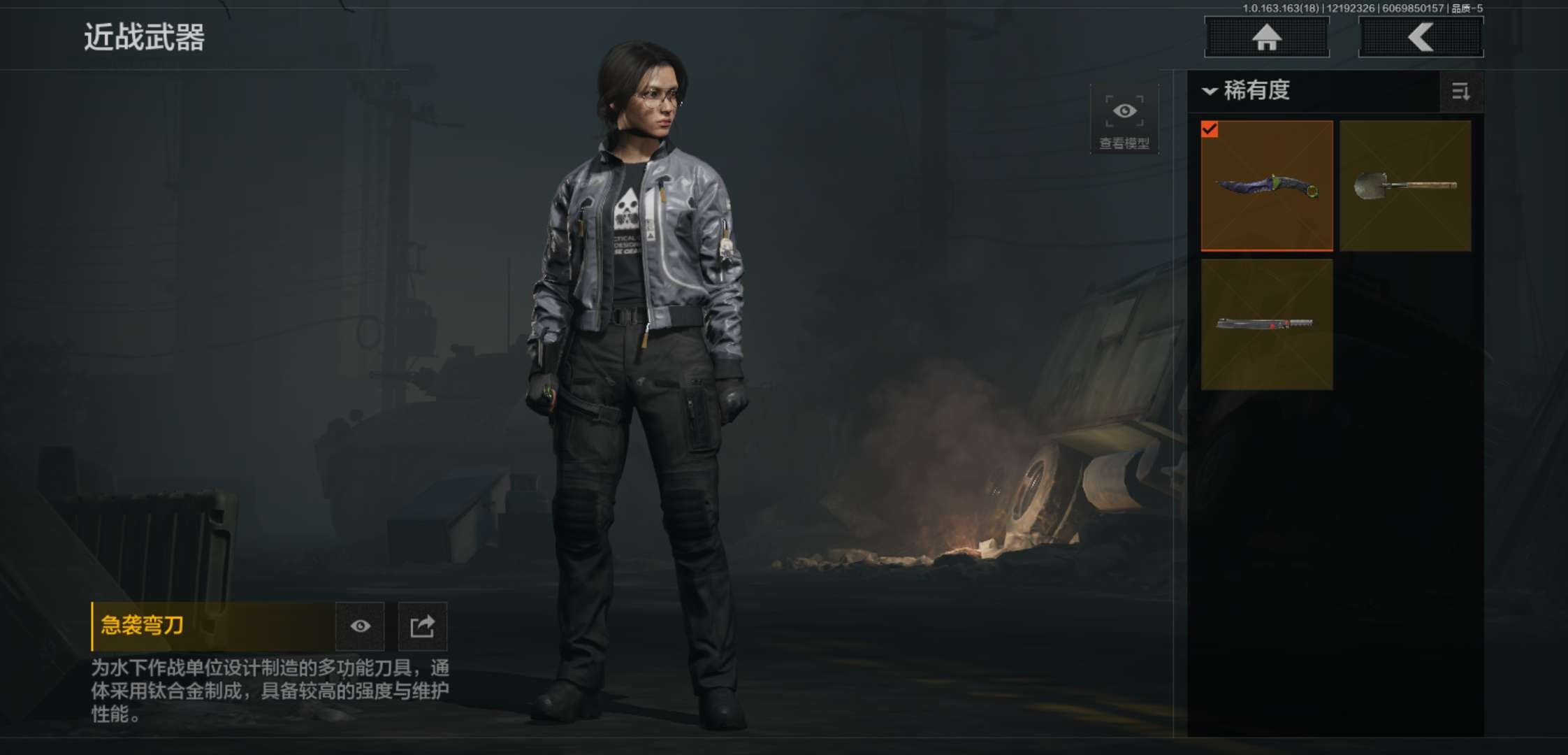The width and height of the screenshot is (1568, 755).
Task: Pick the long serrated blade tile
Action: coord(1266,324)
